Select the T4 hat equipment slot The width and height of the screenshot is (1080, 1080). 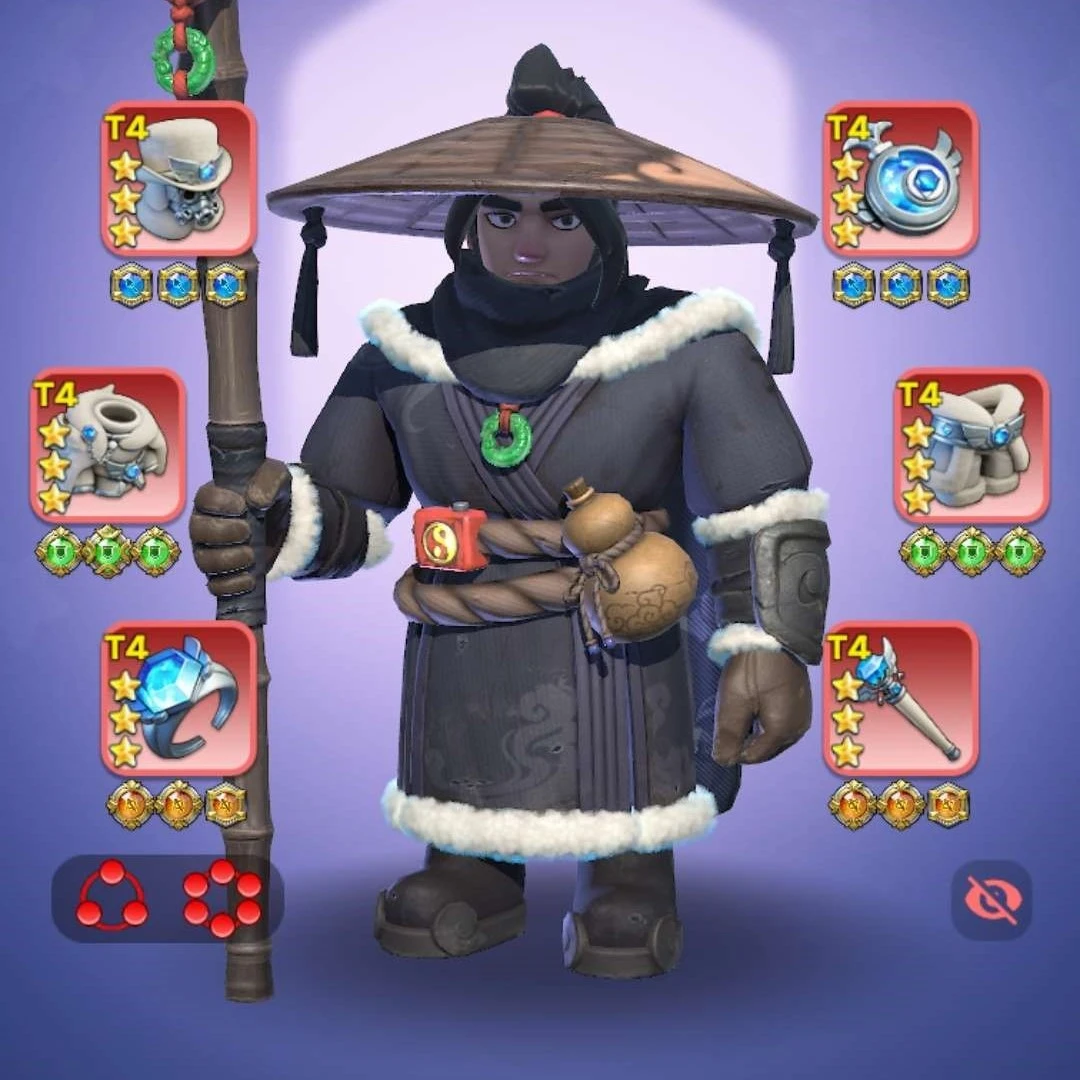coord(179,179)
